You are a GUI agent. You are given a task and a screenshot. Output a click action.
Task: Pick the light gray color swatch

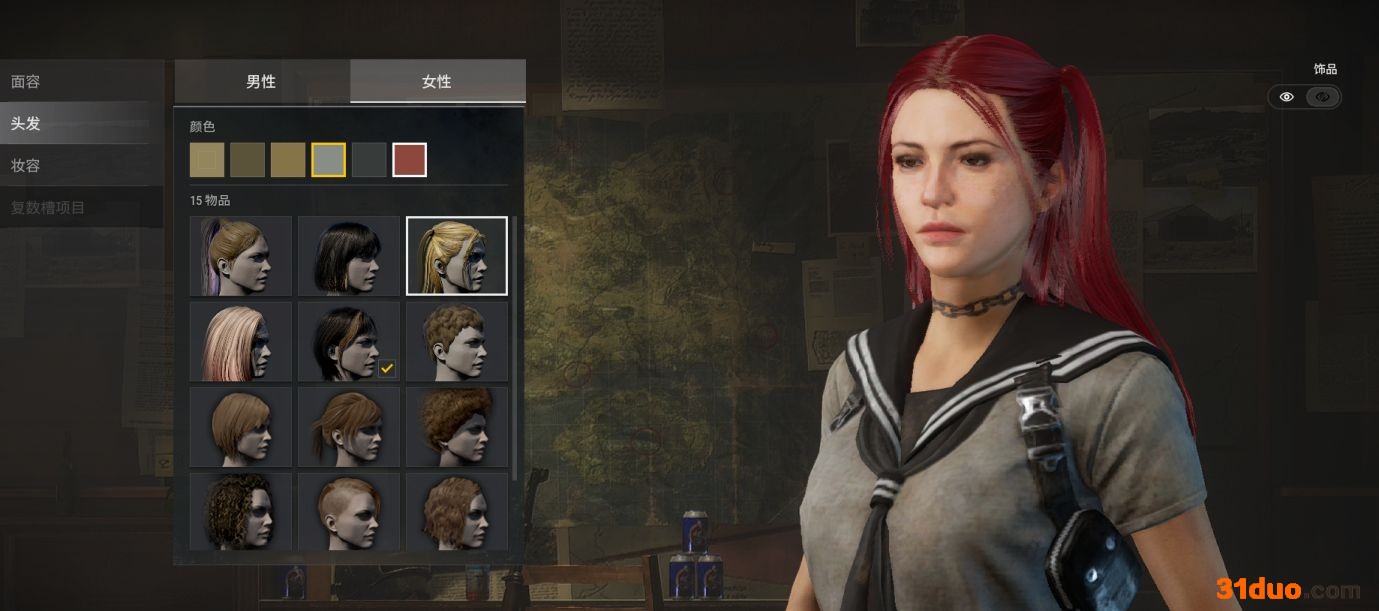329,160
